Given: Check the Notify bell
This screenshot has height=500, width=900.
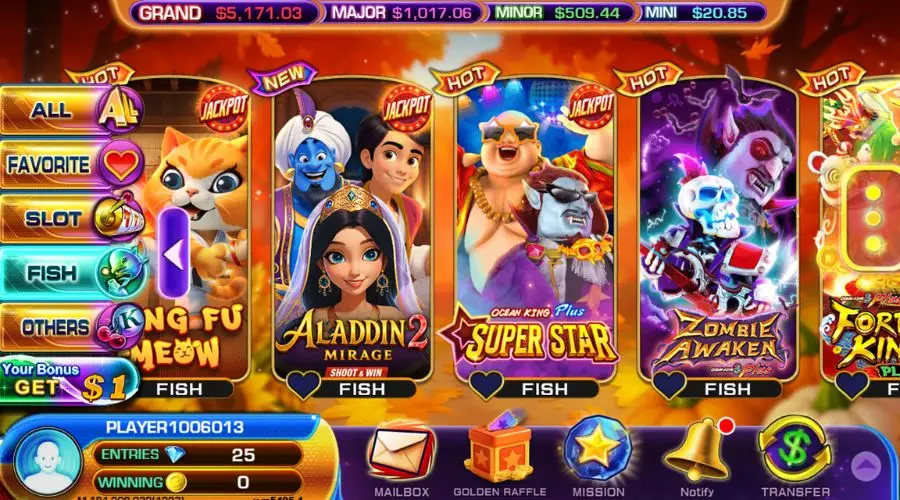Looking at the screenshot, I should 697,450.
